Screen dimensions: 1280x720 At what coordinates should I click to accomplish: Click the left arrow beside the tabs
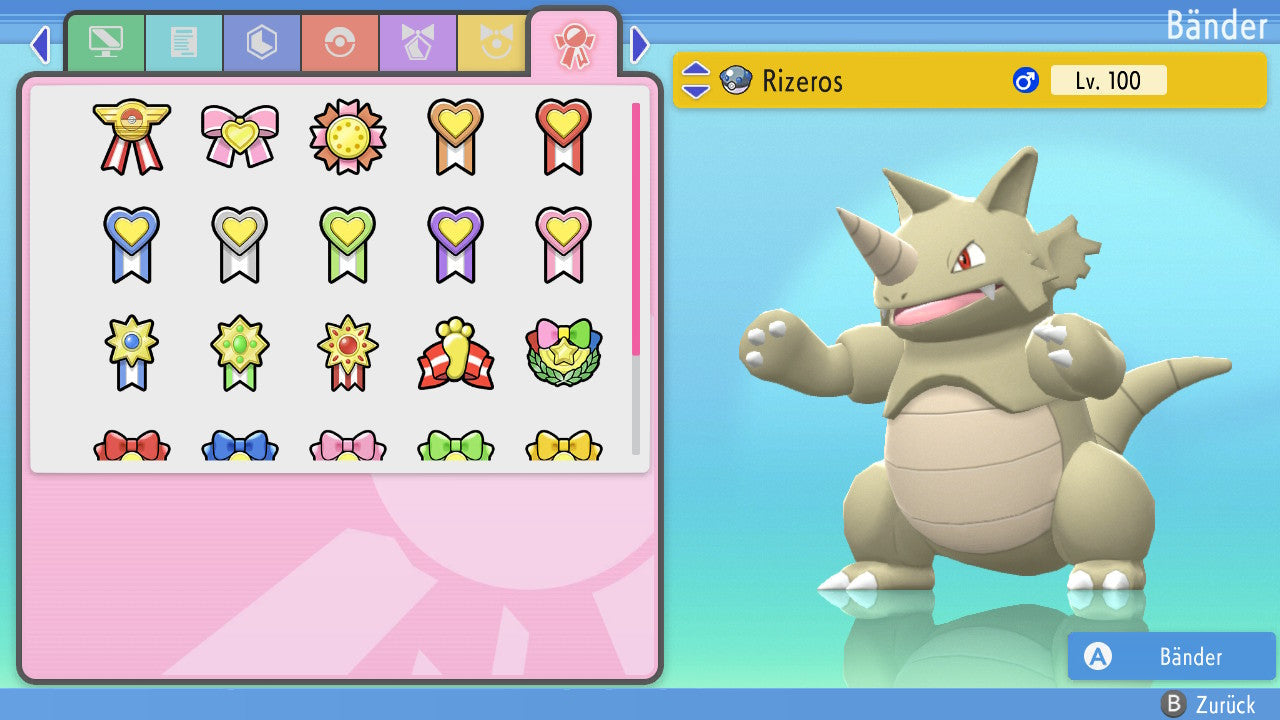click(x=40, y=44)
